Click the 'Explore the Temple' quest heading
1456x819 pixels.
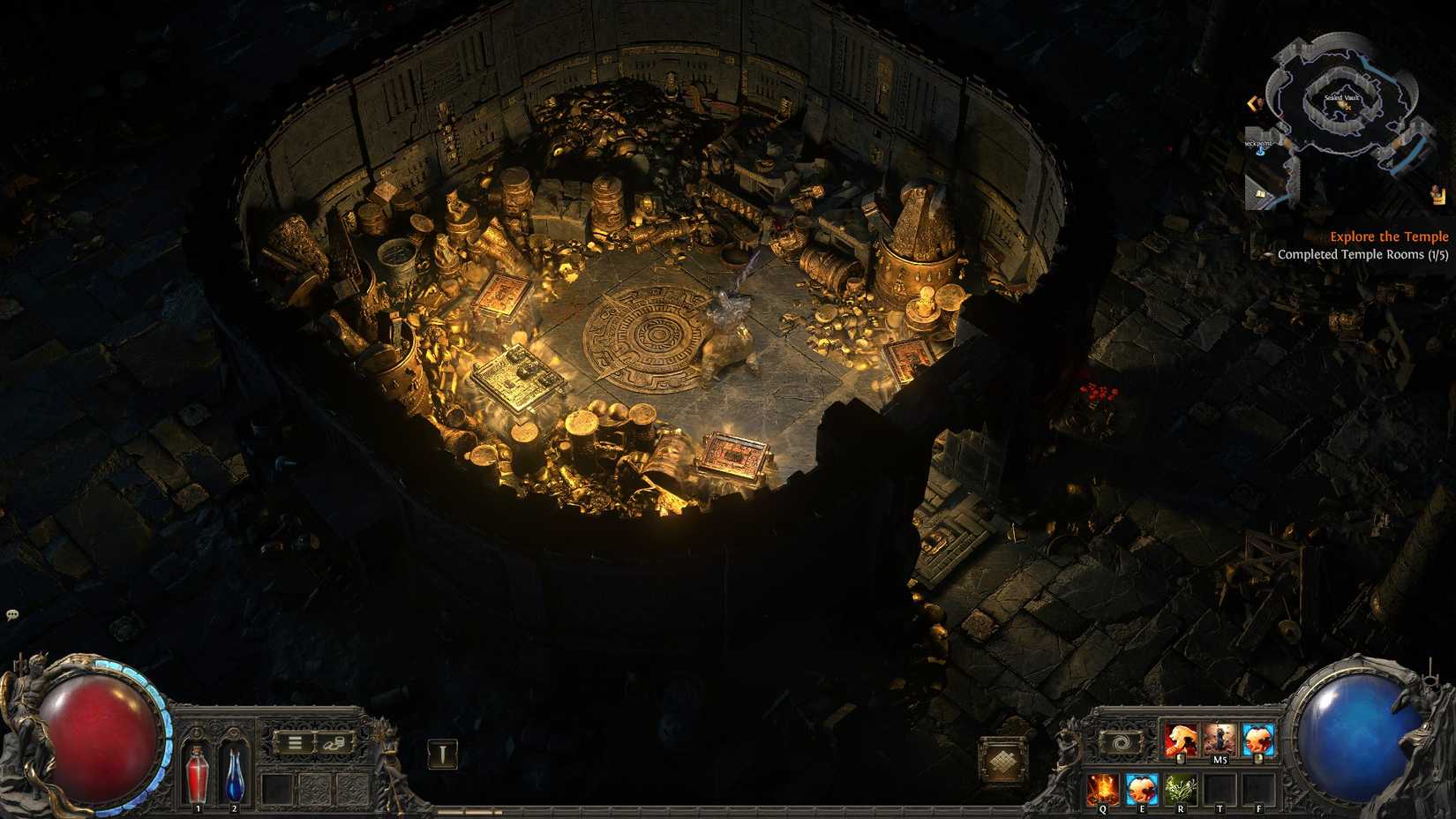(x=1389, y=237)
